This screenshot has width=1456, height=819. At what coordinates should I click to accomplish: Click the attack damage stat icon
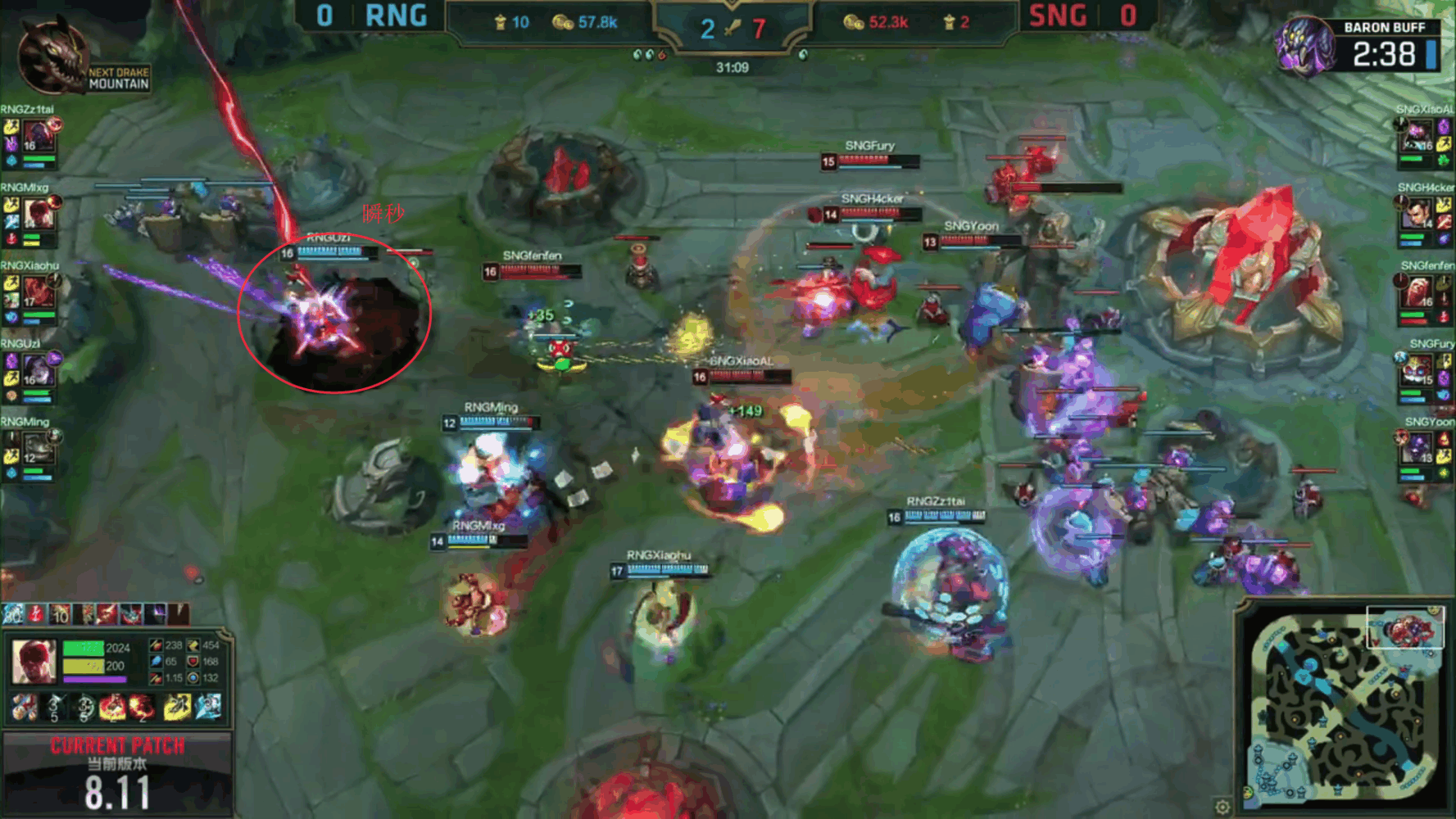(x=156, y=645)
